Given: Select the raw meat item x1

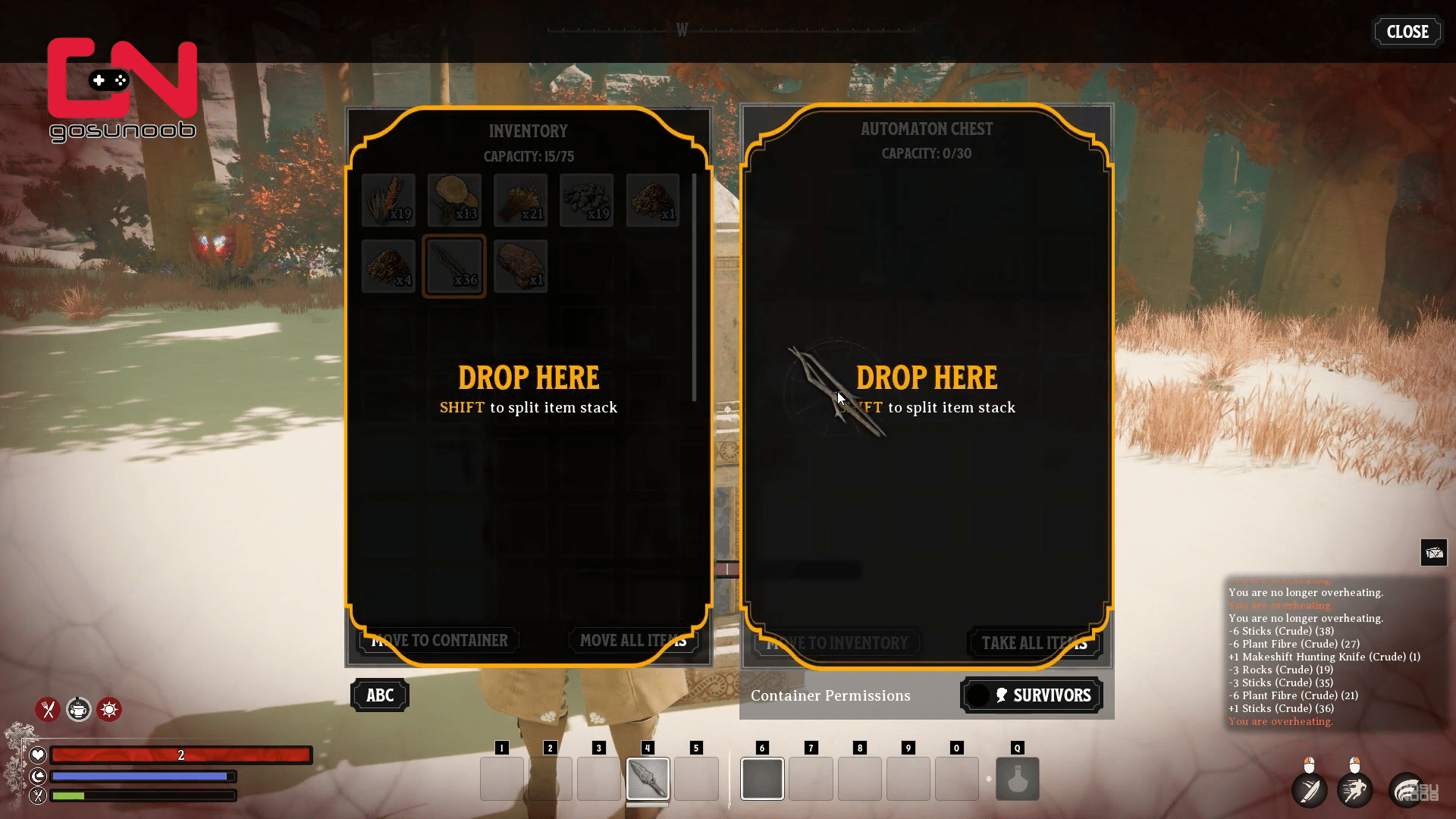Looking at the screenshot, I should [x=520, y=266].
